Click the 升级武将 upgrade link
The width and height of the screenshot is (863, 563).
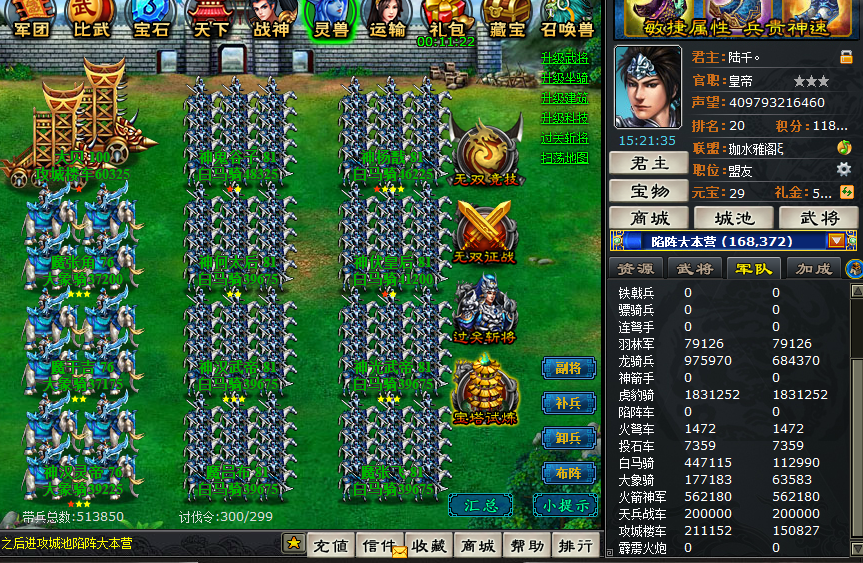565,58
